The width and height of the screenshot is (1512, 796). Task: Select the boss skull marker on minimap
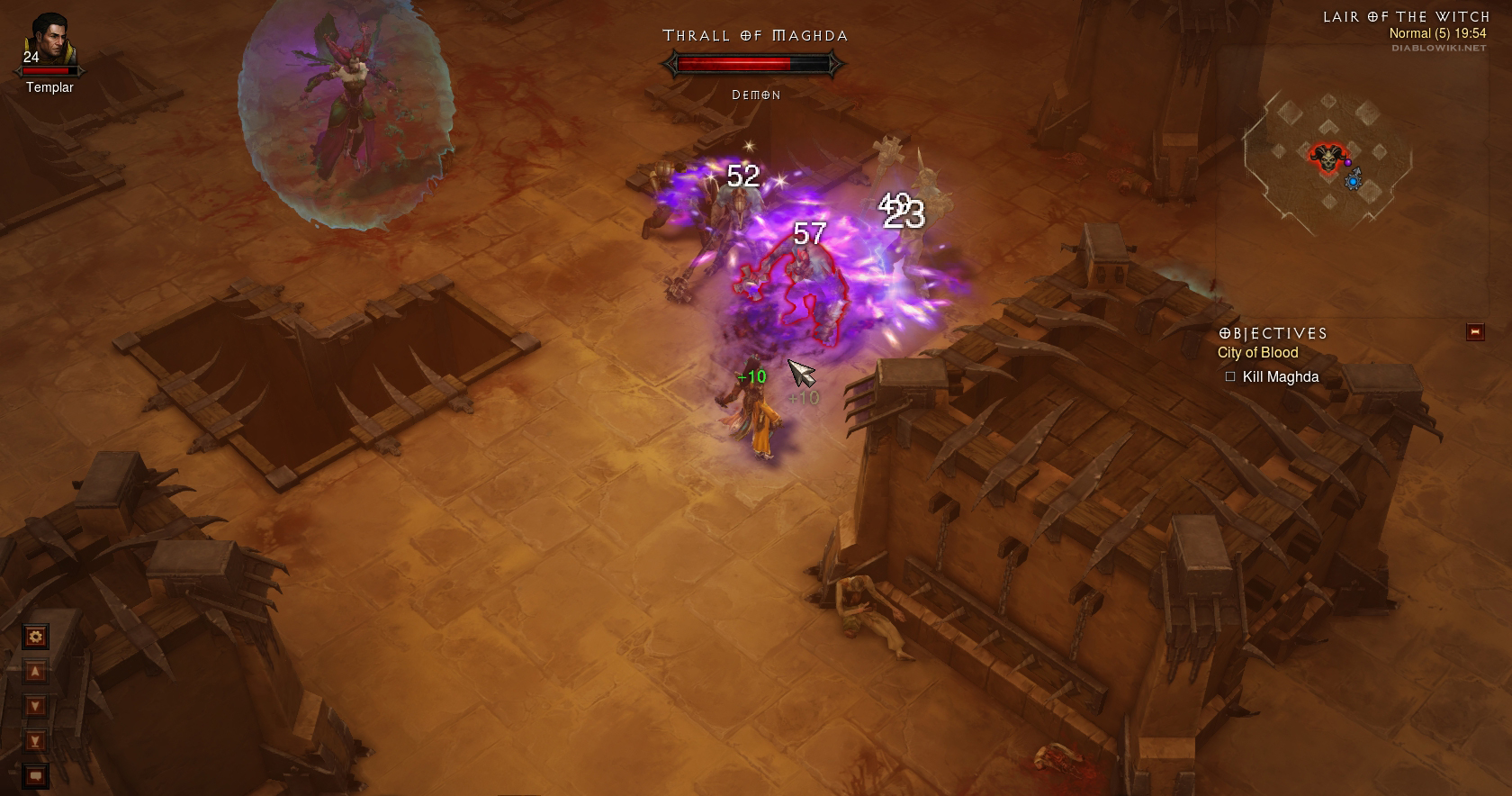pos(1325,157)
